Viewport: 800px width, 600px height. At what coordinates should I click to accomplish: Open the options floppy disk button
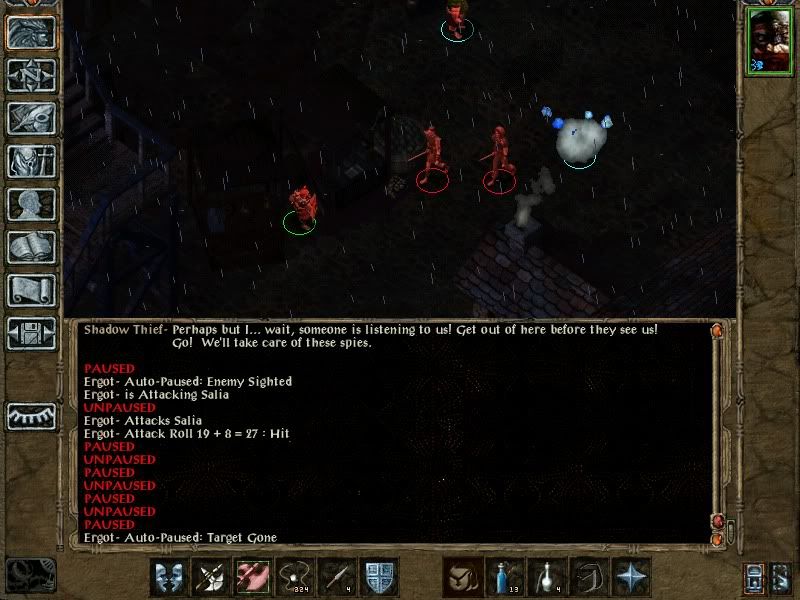[x=31, y=333]
